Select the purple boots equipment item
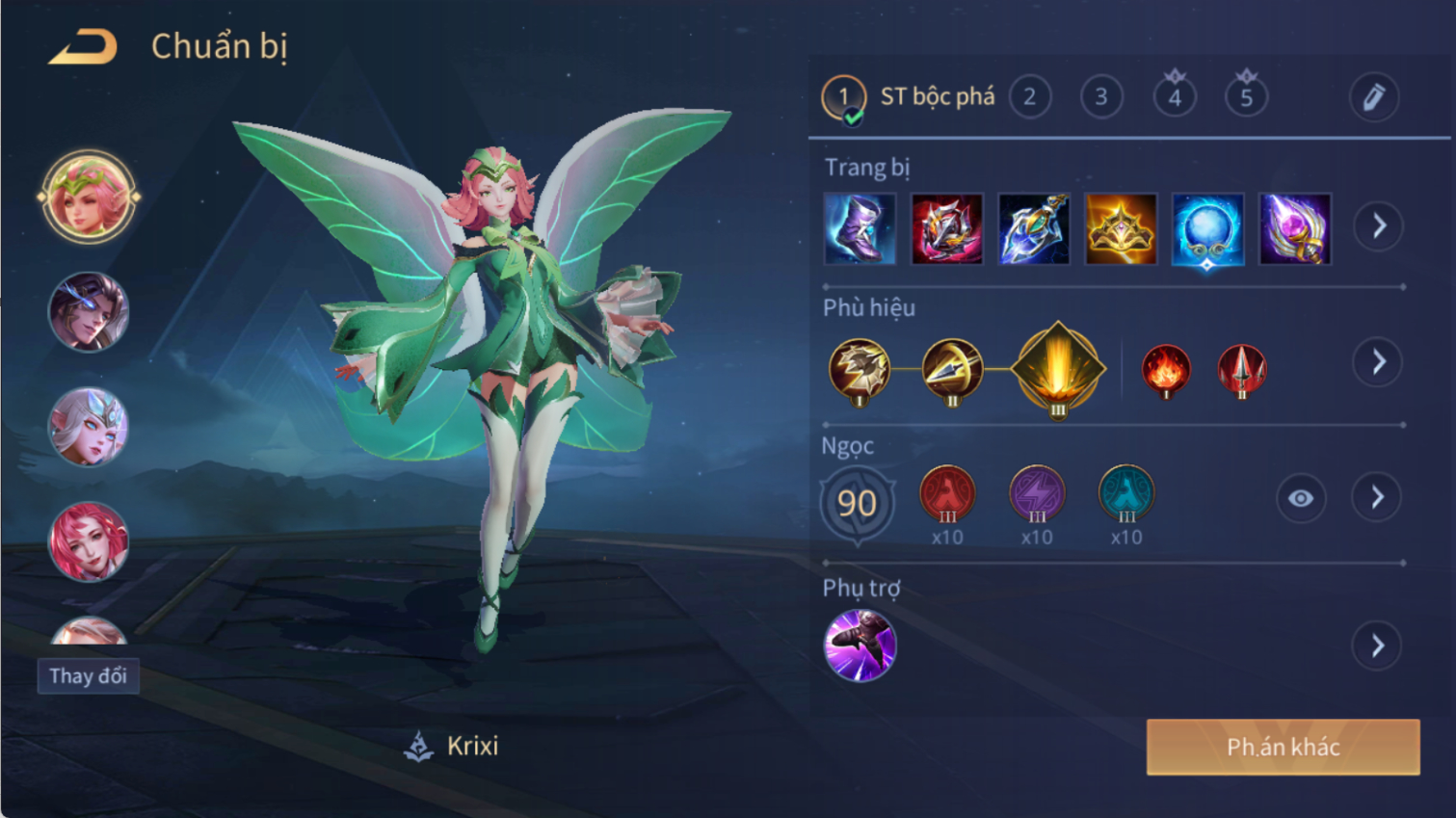Image resolution: width=1456 pixels, height=818 pixels. click(x=860, y=229)
